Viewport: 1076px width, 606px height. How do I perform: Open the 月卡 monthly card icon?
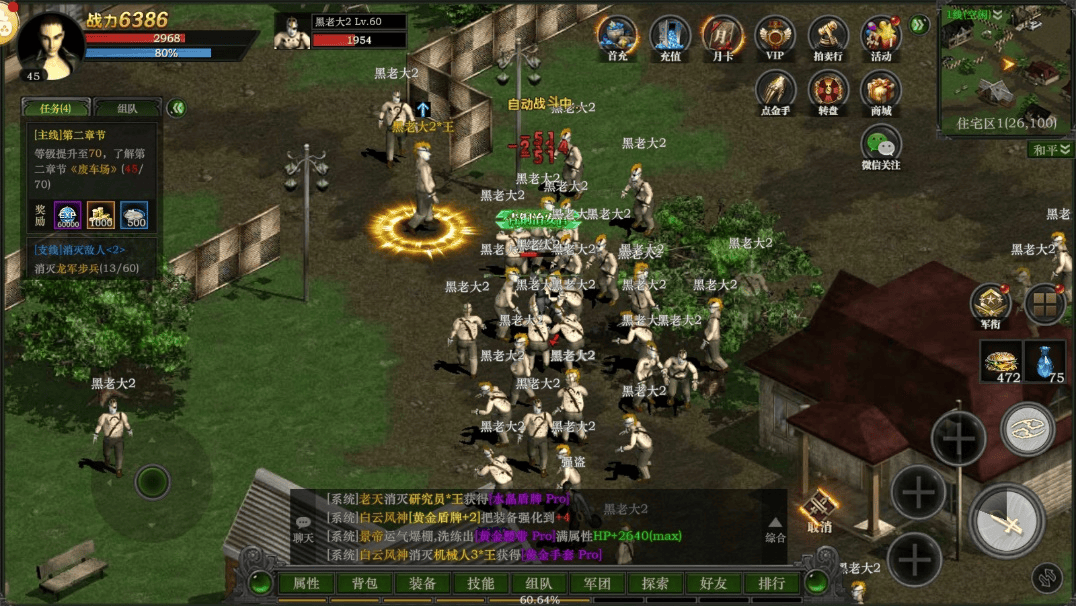tap(722, 36)
